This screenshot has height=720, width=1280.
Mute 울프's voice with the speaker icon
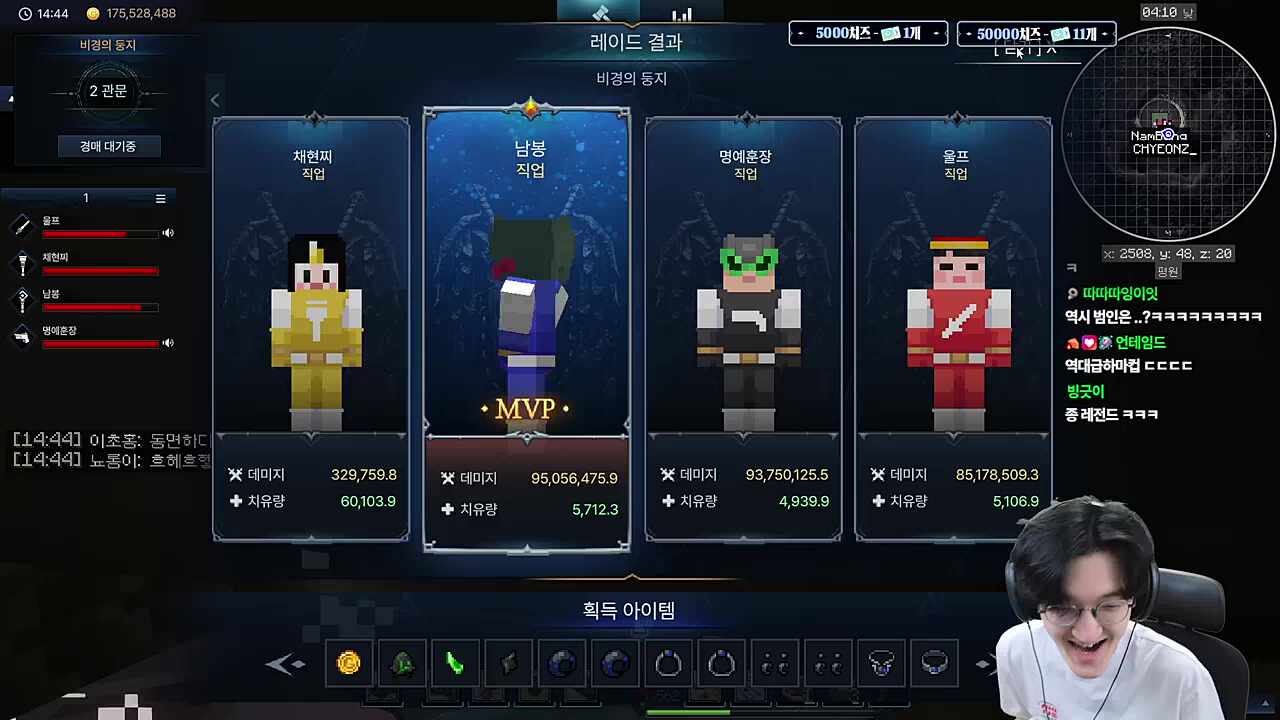click(168, 232)
